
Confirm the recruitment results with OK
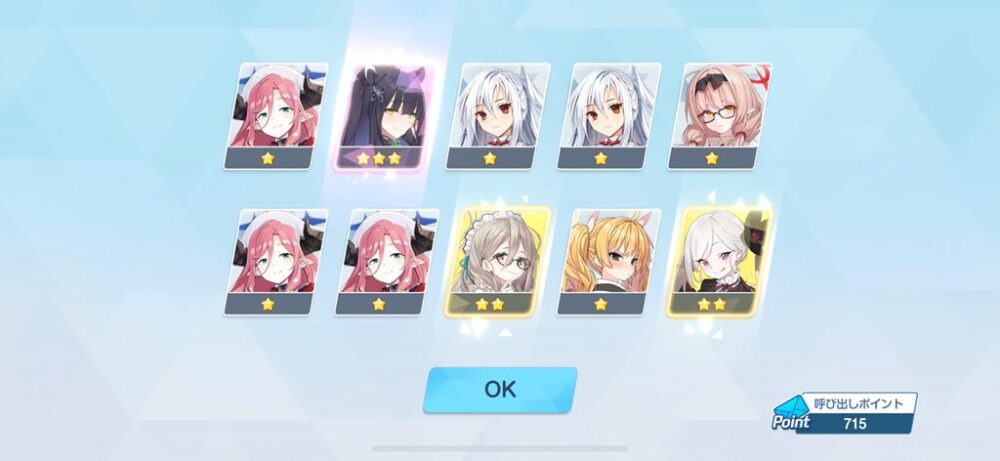pos(500,389)
